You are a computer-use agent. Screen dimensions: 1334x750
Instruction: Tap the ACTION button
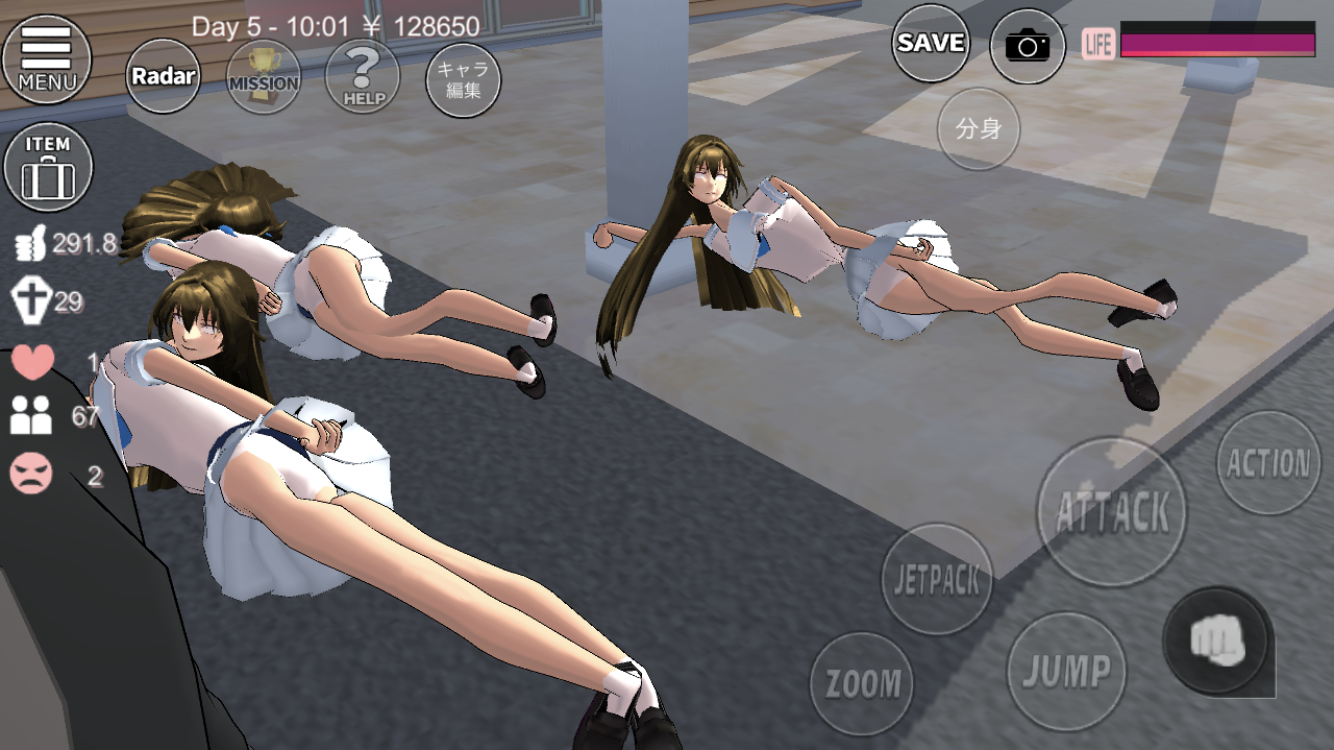(x=1268, y=463)
